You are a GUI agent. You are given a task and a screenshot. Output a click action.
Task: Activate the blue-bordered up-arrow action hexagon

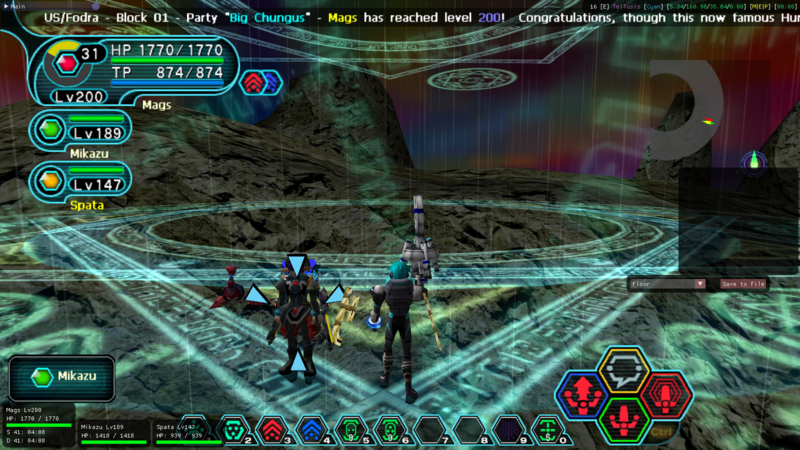(583, 394)
